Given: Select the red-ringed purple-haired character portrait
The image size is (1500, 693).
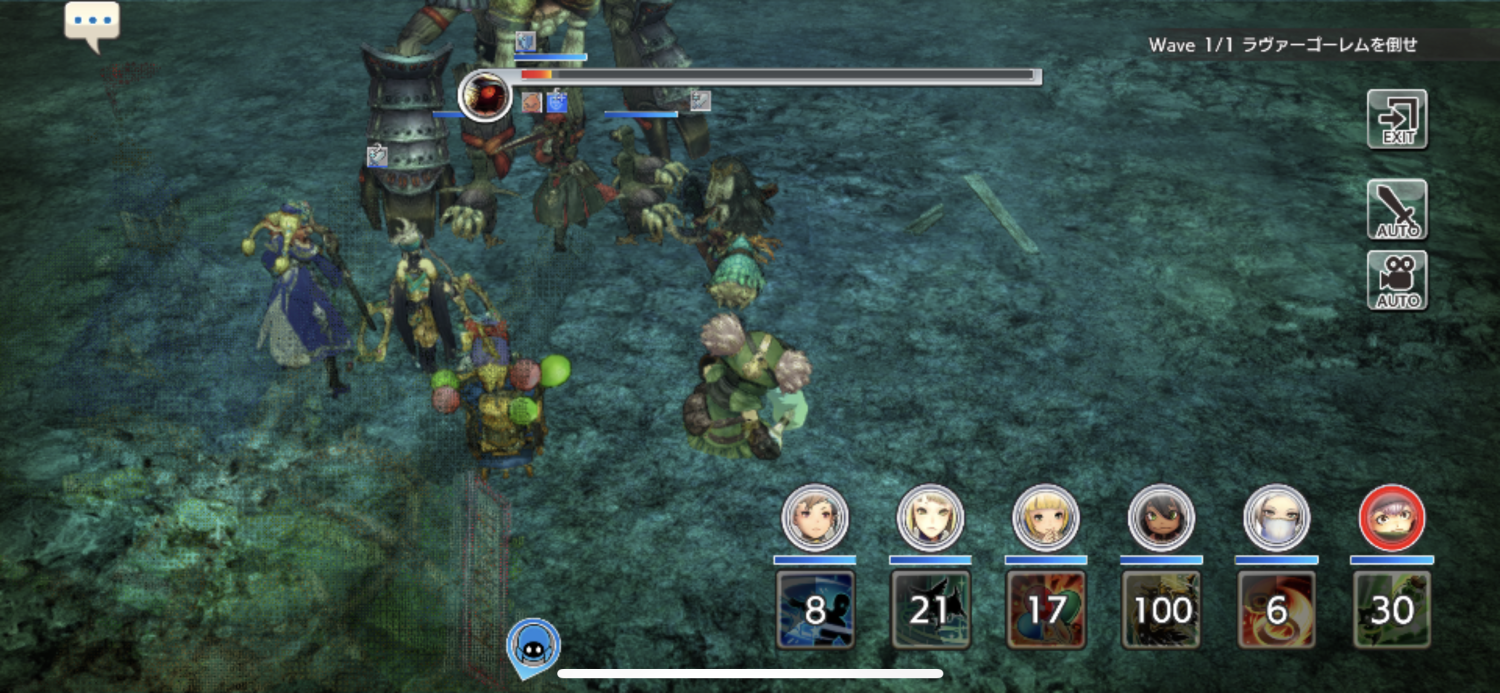Looking at the screenshot, I should 1392,518.
